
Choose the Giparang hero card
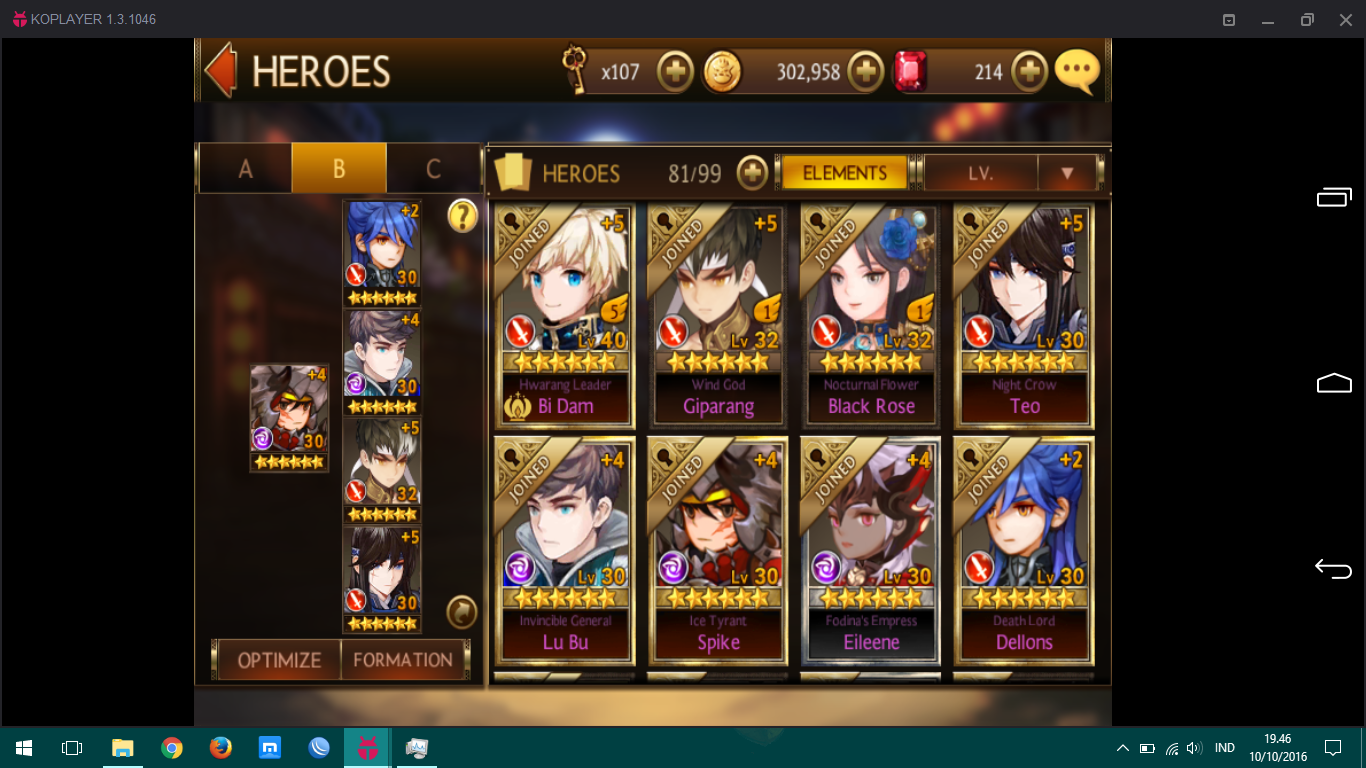pyautogui.click(x=718, y=315)
